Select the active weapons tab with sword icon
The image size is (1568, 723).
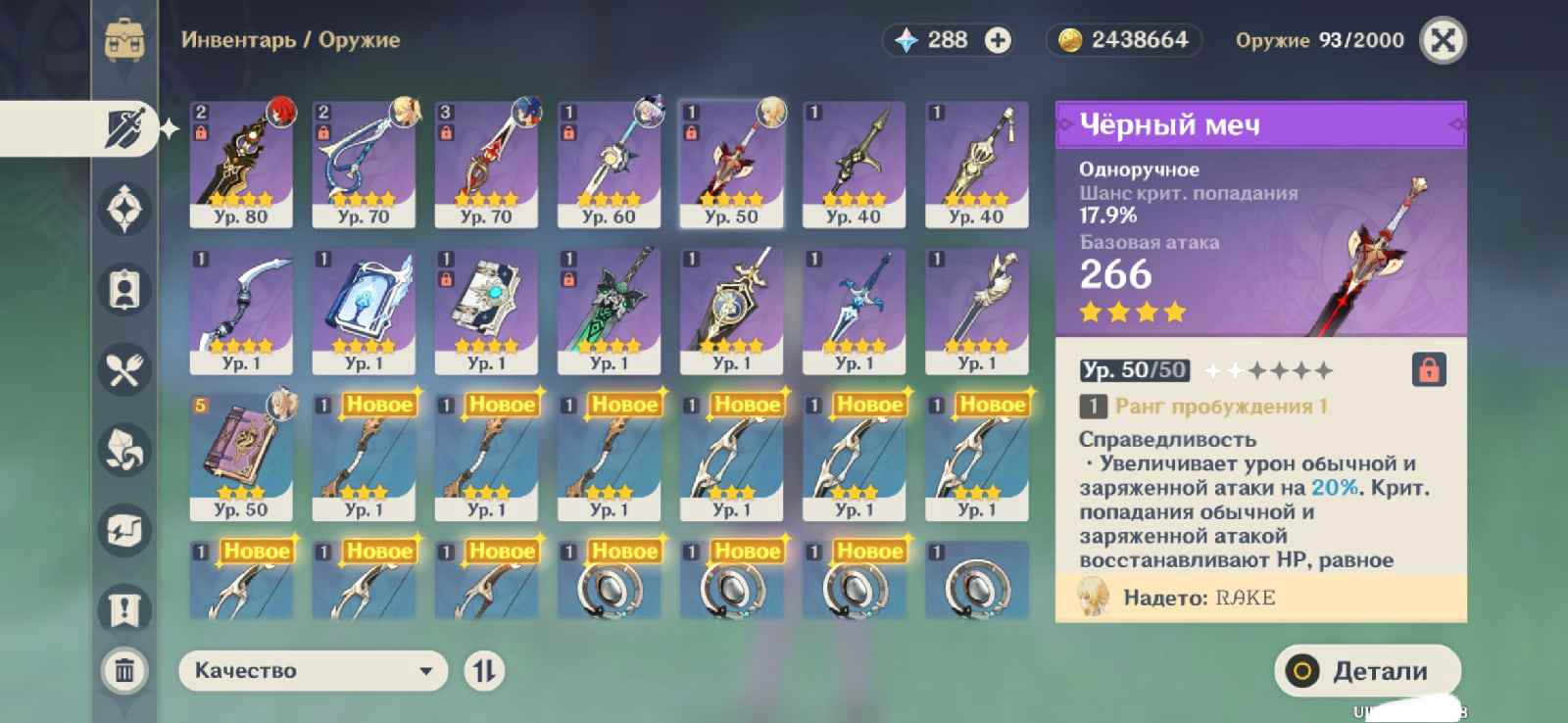(124, 128)
